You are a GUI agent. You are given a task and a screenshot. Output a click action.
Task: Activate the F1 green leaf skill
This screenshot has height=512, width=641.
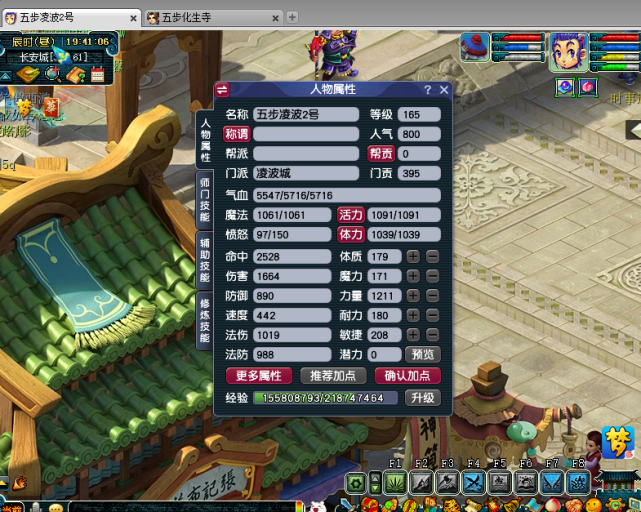tap(394, 483)
